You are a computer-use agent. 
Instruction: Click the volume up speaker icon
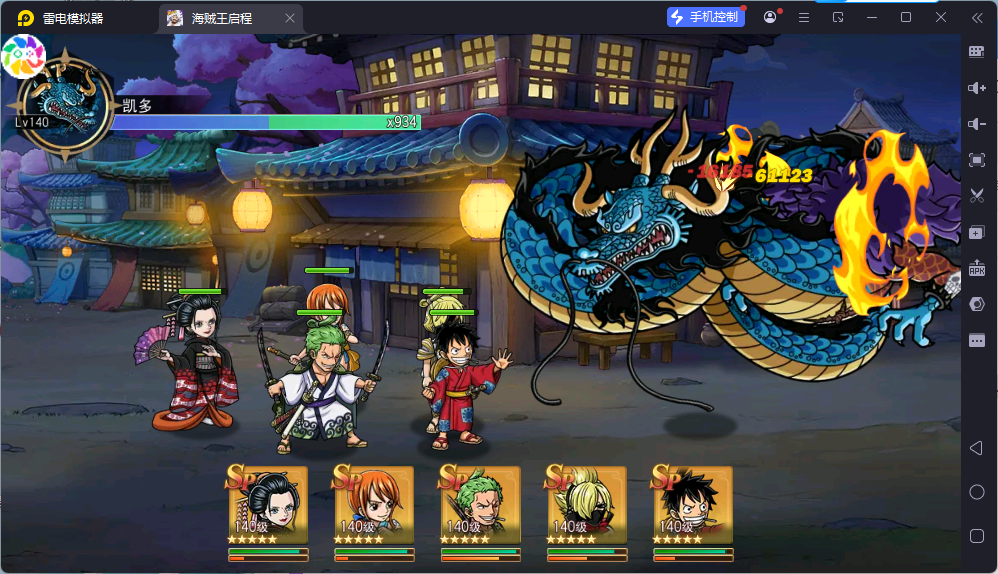pos(977,88)
